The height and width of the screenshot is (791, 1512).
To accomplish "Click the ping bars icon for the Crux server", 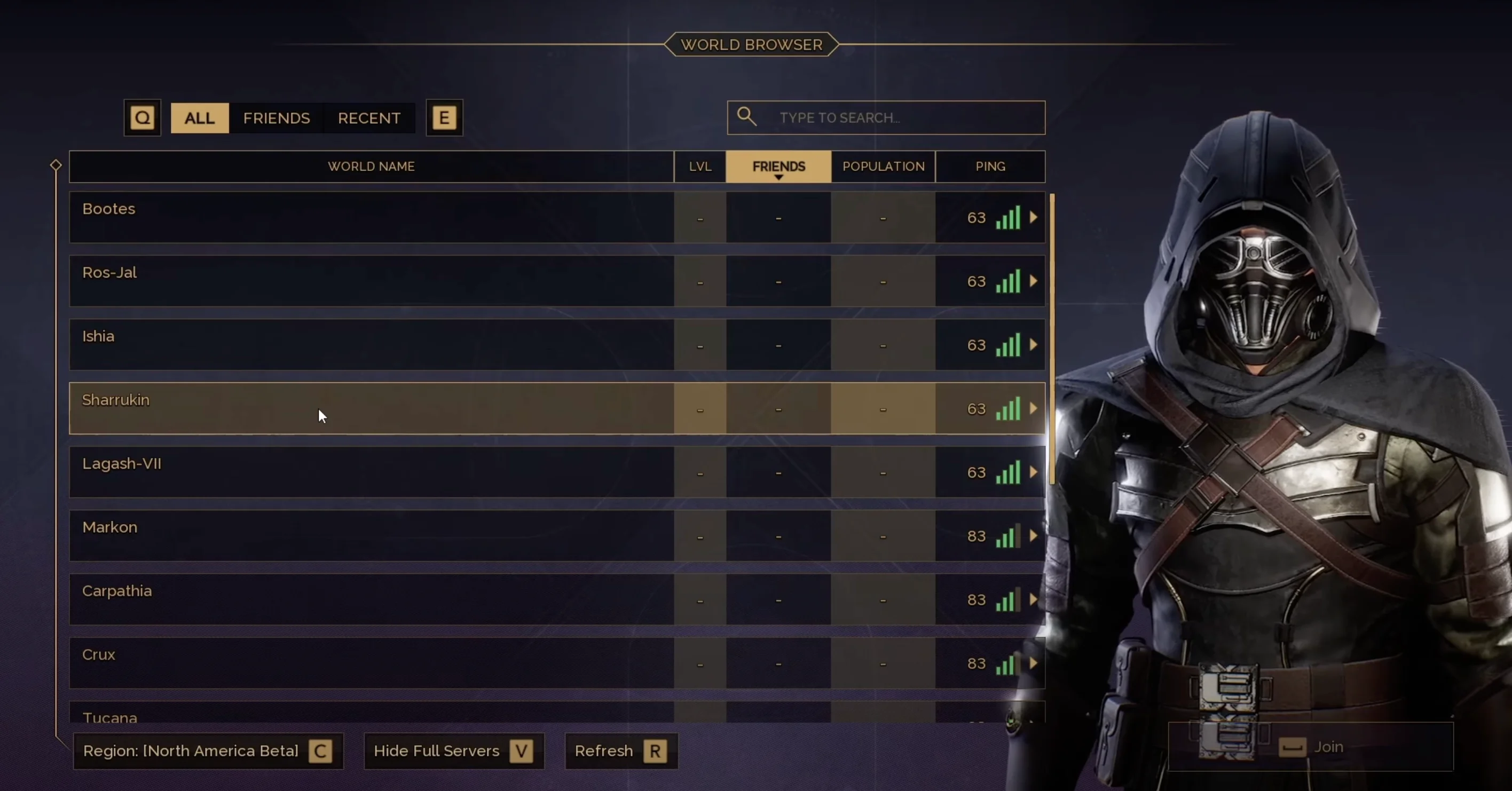I will 1008,663.
